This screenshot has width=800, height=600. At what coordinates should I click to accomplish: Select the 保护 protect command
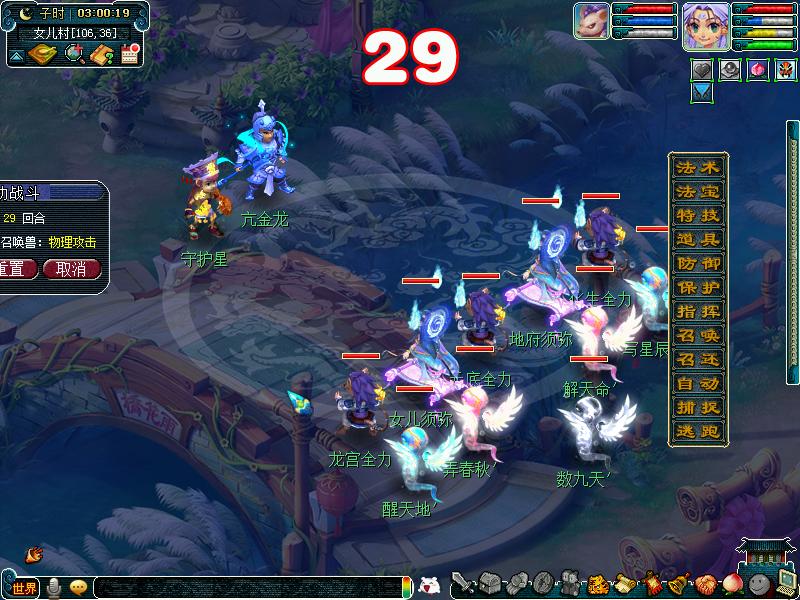pos(697,288)
